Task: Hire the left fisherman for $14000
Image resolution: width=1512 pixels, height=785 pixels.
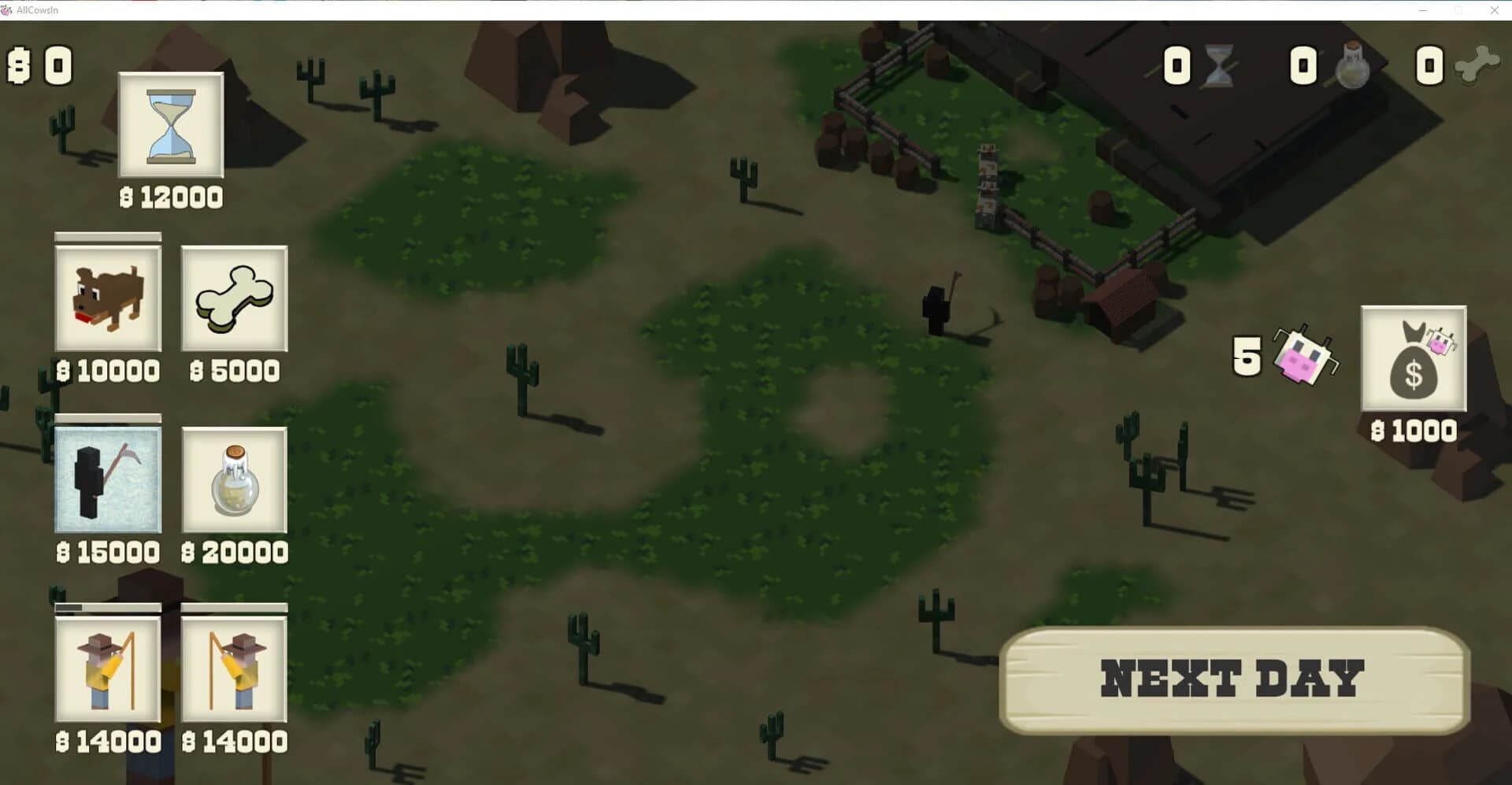Action: tap(109, 671)
